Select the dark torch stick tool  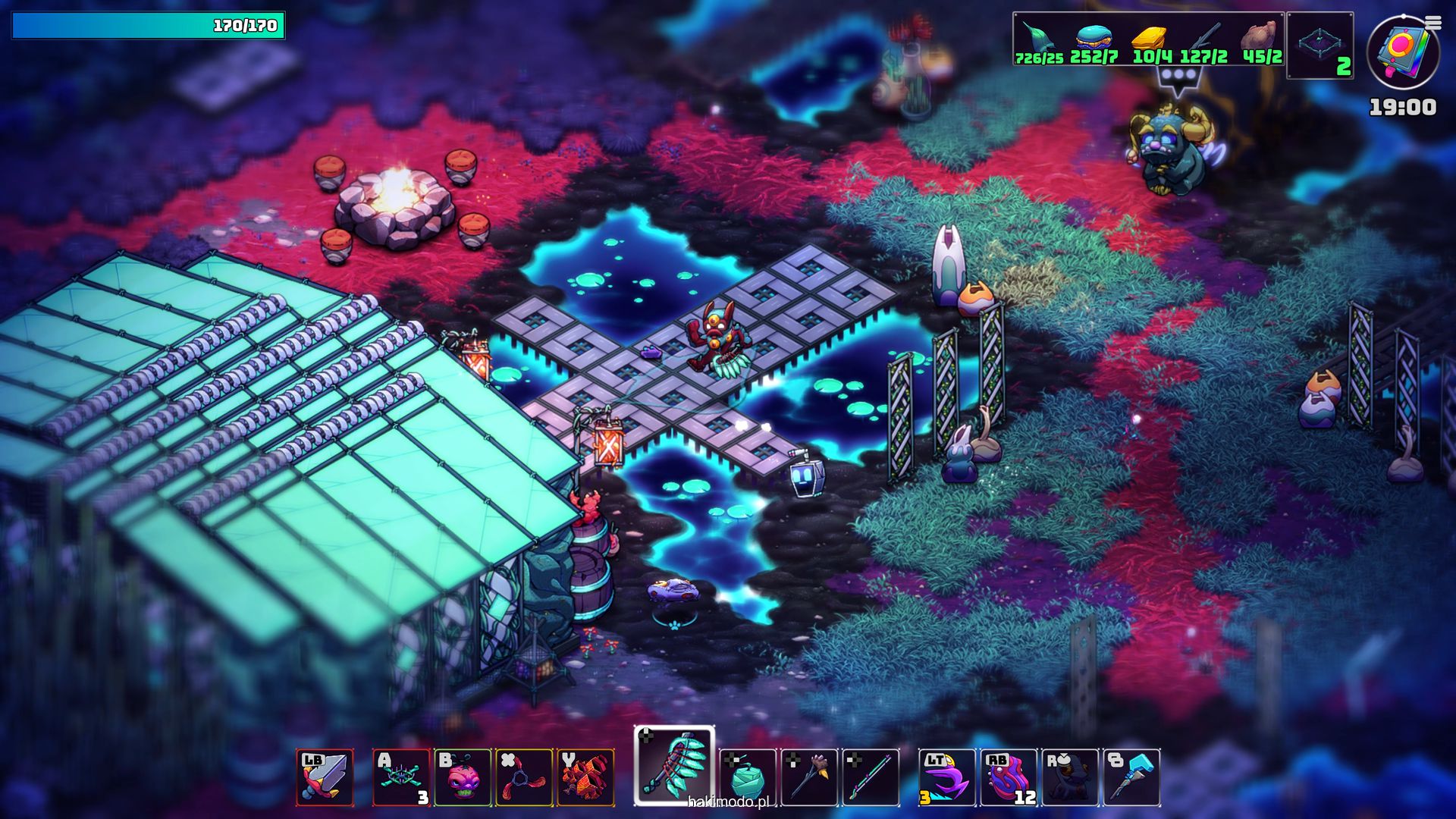[809, 777]
